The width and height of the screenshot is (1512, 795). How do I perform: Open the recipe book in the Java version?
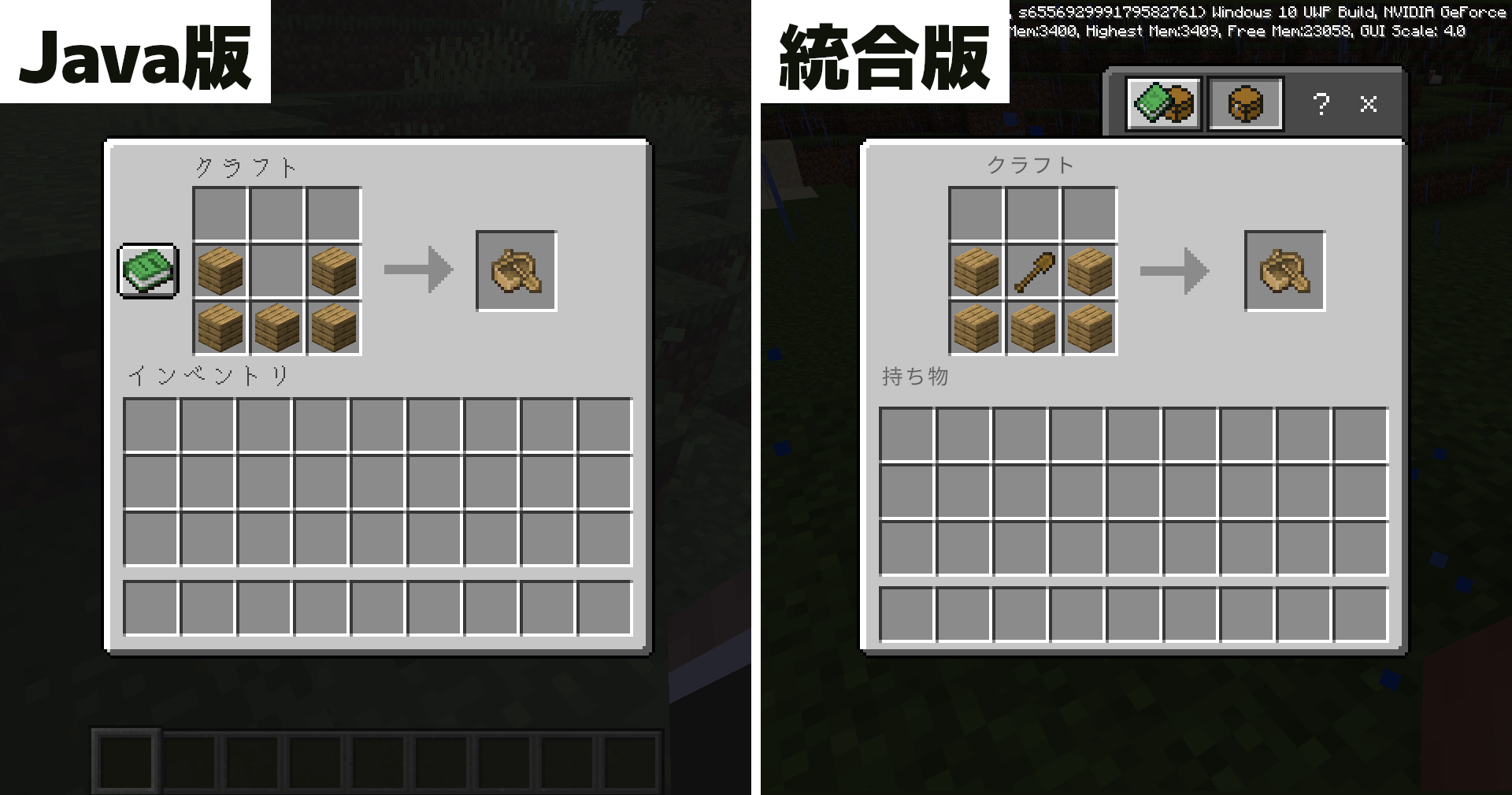[x=147, y=272]
